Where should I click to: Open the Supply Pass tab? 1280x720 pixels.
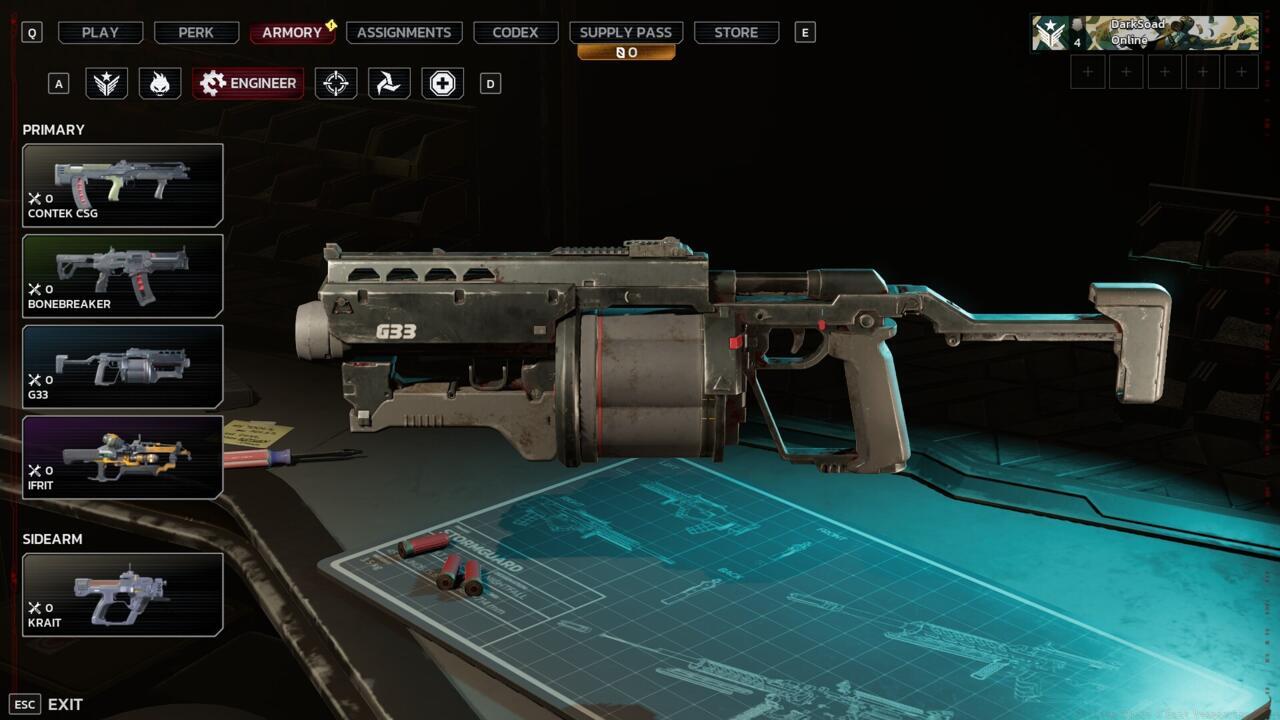click(626, 33)
